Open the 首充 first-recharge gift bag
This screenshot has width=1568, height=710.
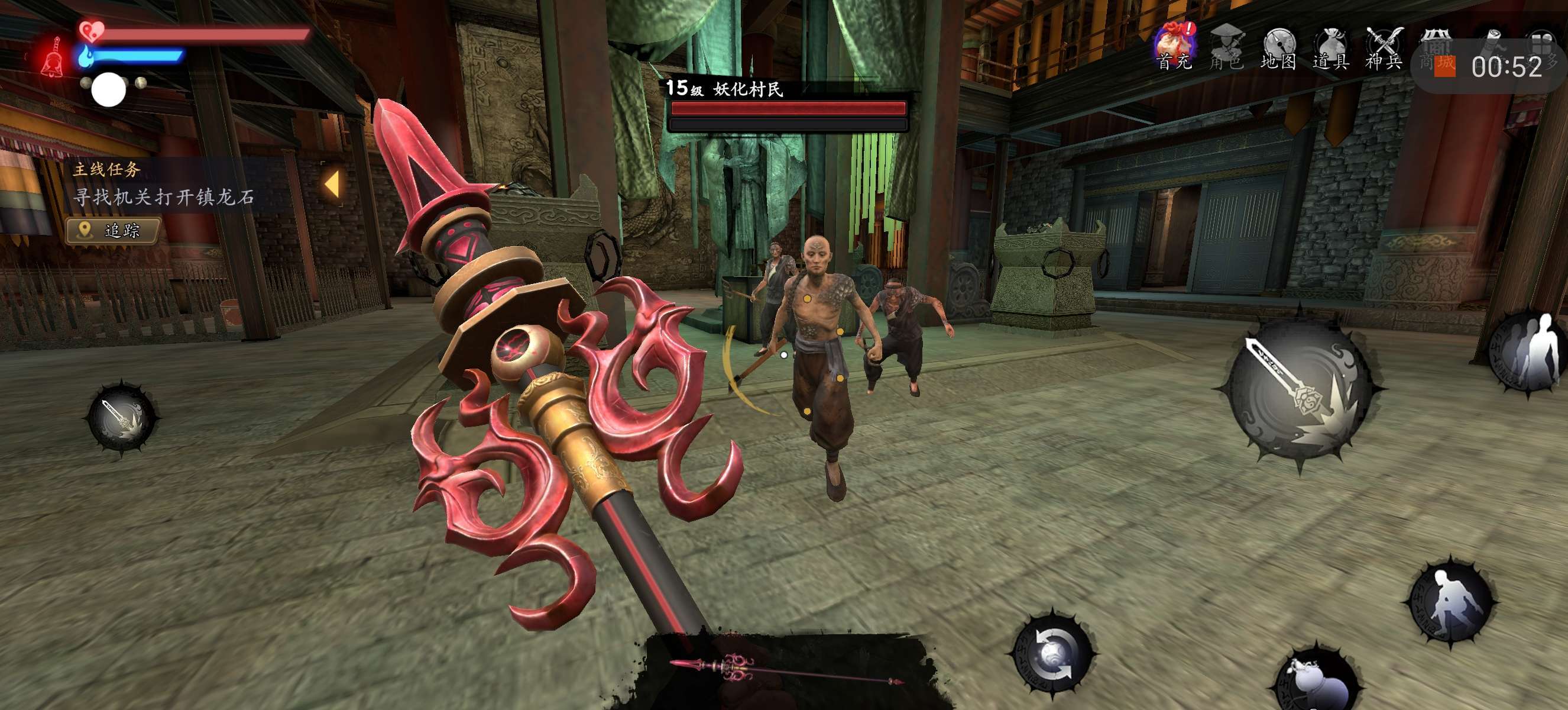tap(1174, 46)
